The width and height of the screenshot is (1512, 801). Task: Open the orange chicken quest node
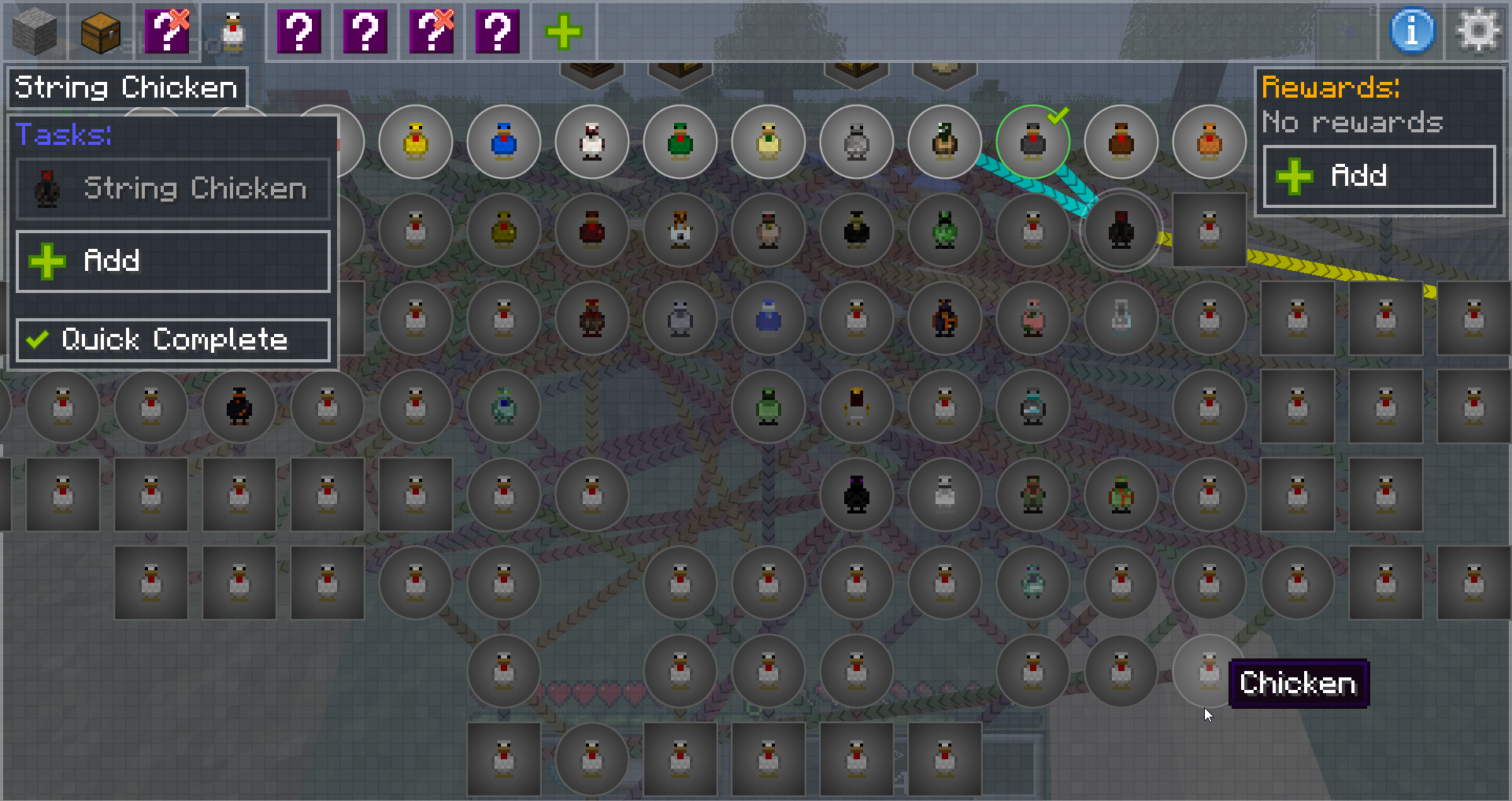tap(1210, 142)
